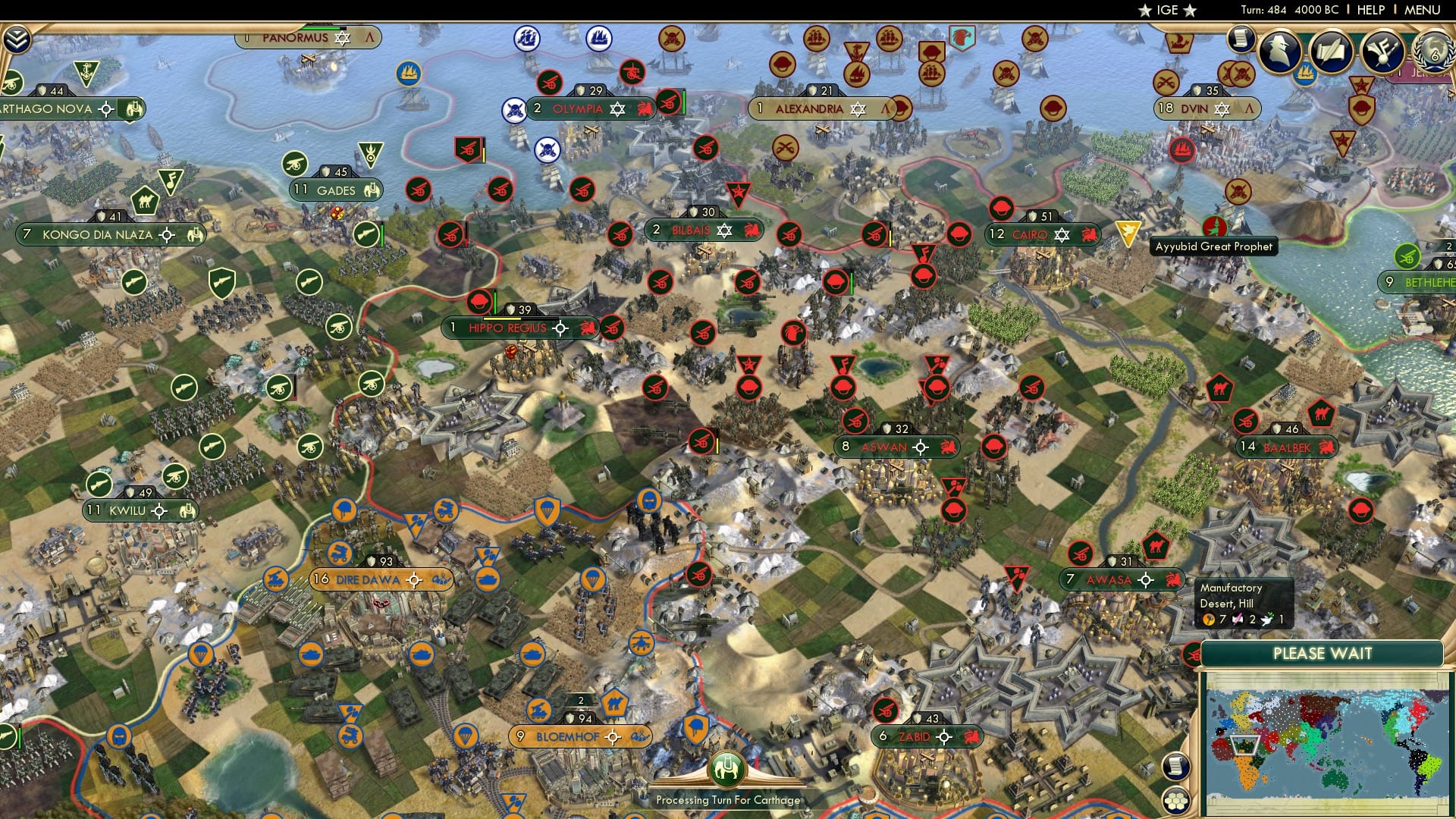Click the Star of David icon on Bilbais banner
1456x819 pixels.
726,230
